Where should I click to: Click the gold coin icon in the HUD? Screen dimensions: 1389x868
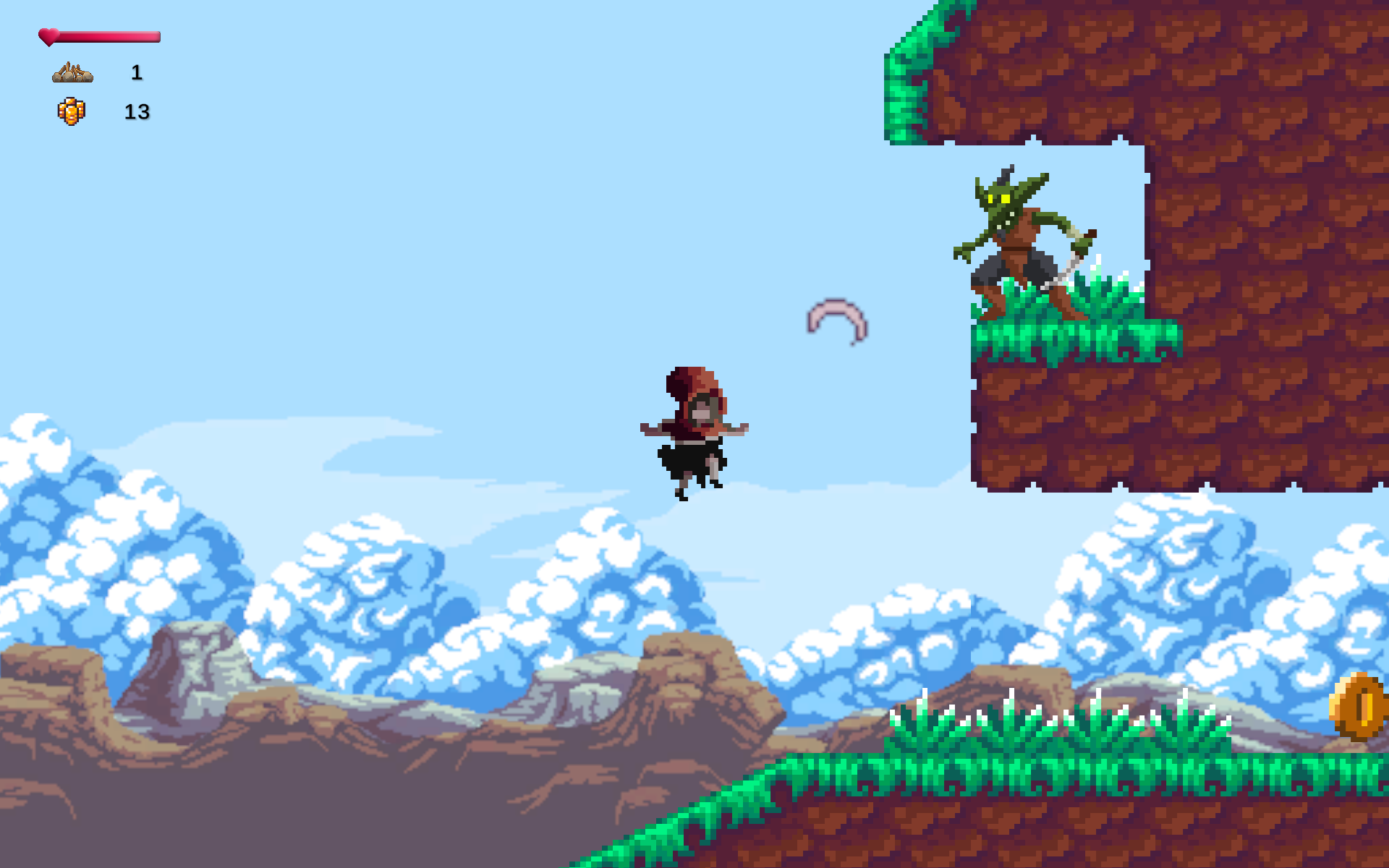coord(70,110)
